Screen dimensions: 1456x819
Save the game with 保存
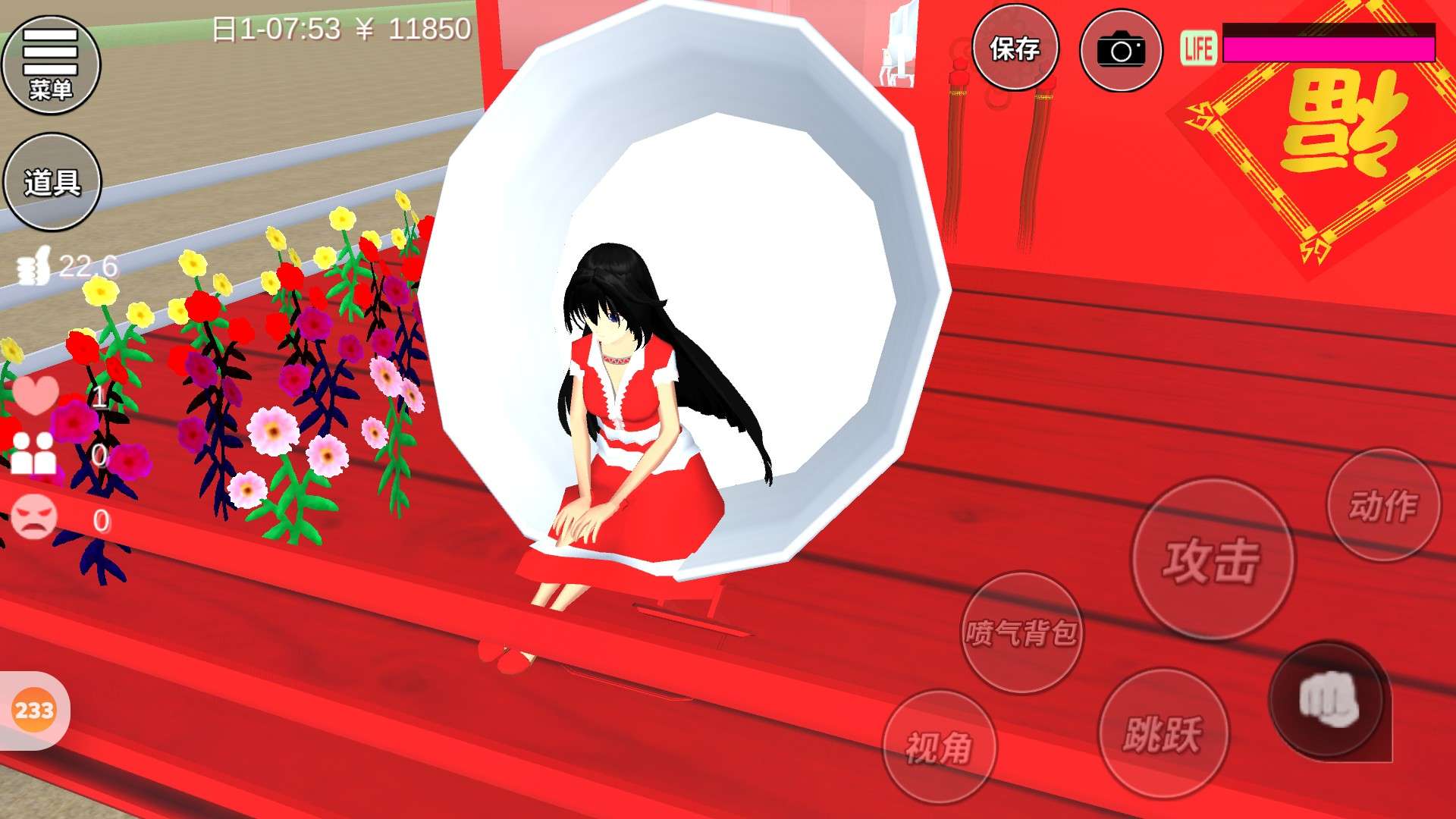pyautogui.click(x=1015, y=49)
